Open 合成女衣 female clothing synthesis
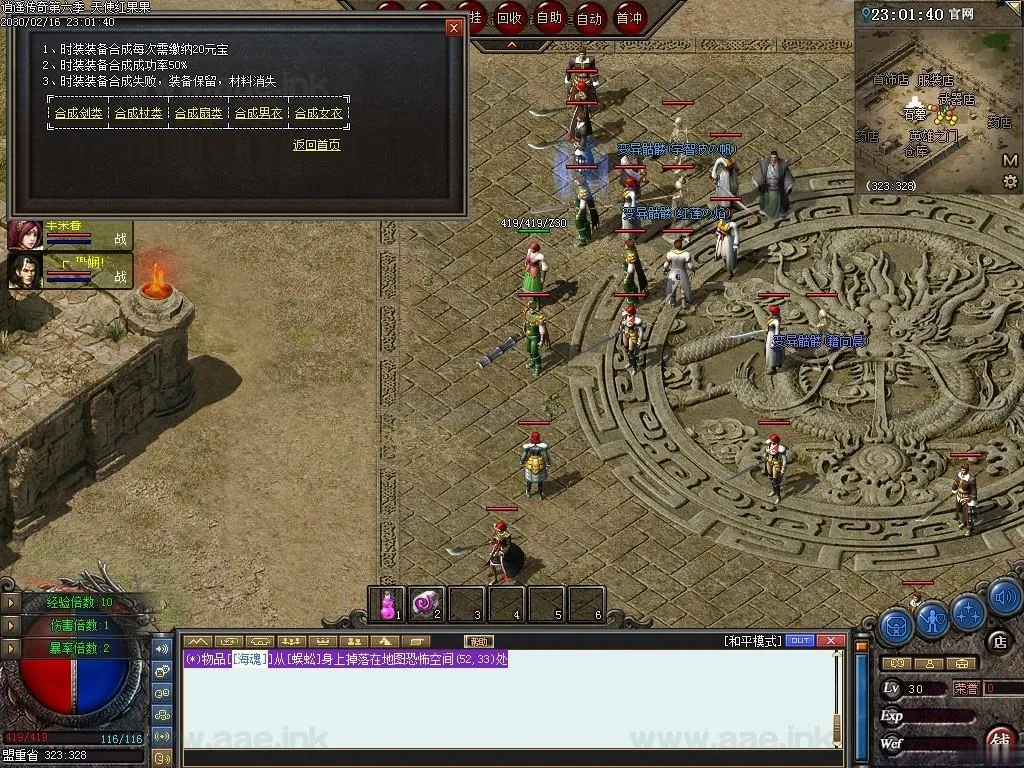The height and width of the screenshot is (768, 1024). click(318, 114)
